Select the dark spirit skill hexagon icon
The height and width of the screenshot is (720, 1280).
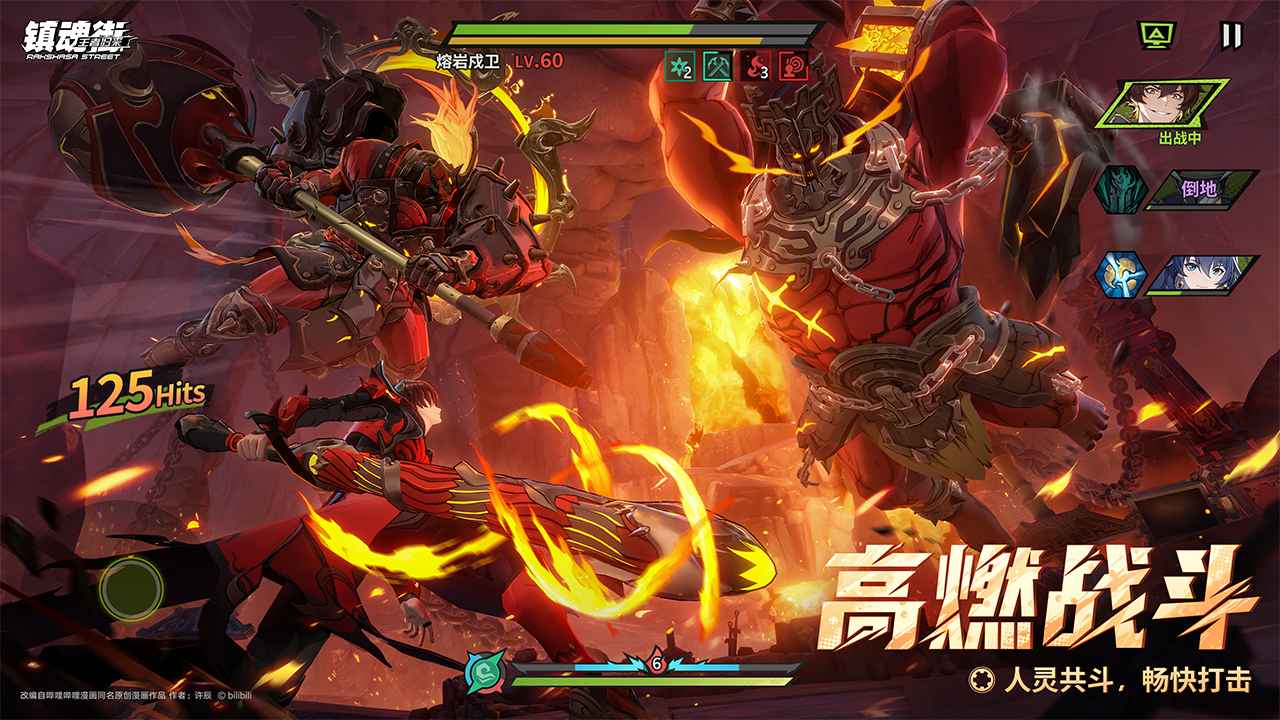(x=1120, y=188)
